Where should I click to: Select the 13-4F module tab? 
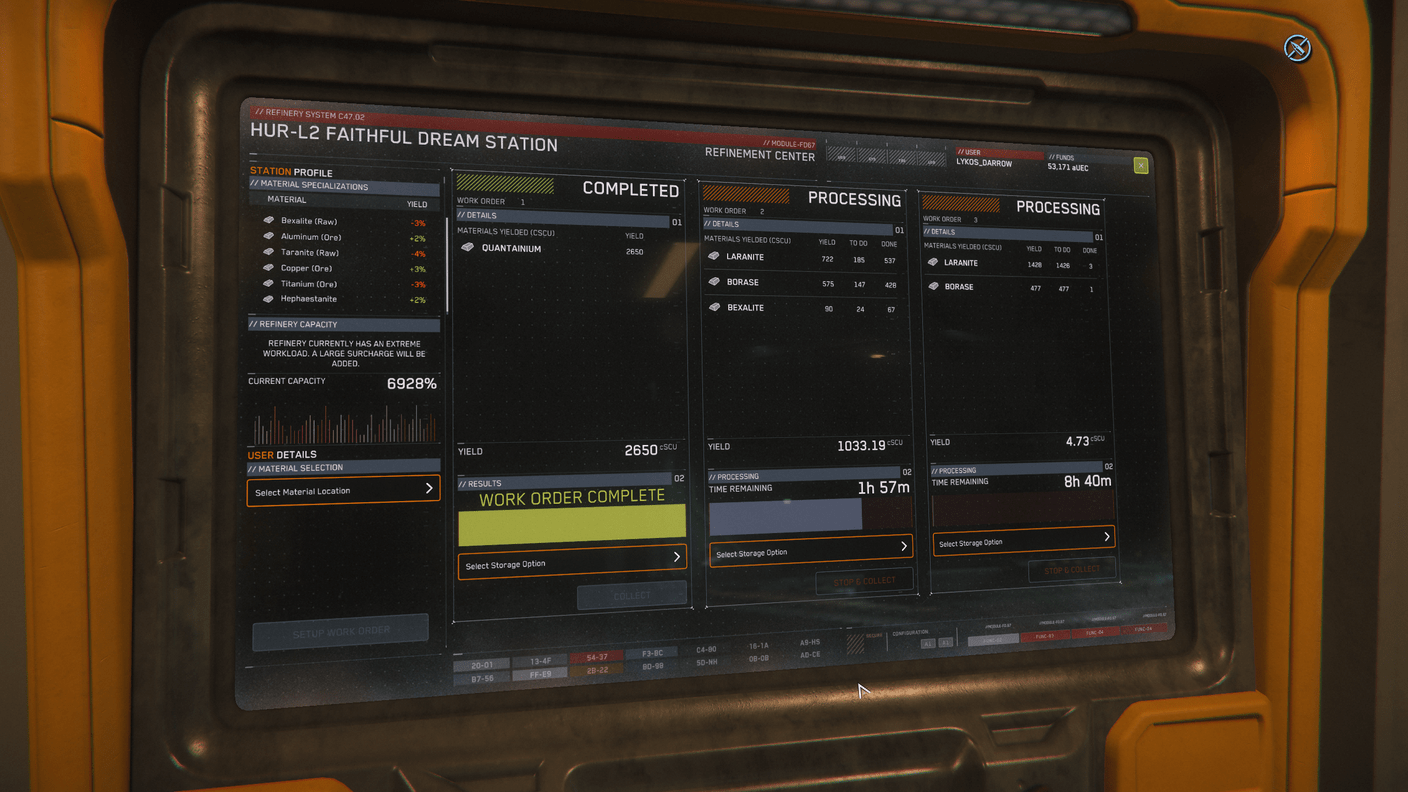pyautogui.click(x=541, y=661)
